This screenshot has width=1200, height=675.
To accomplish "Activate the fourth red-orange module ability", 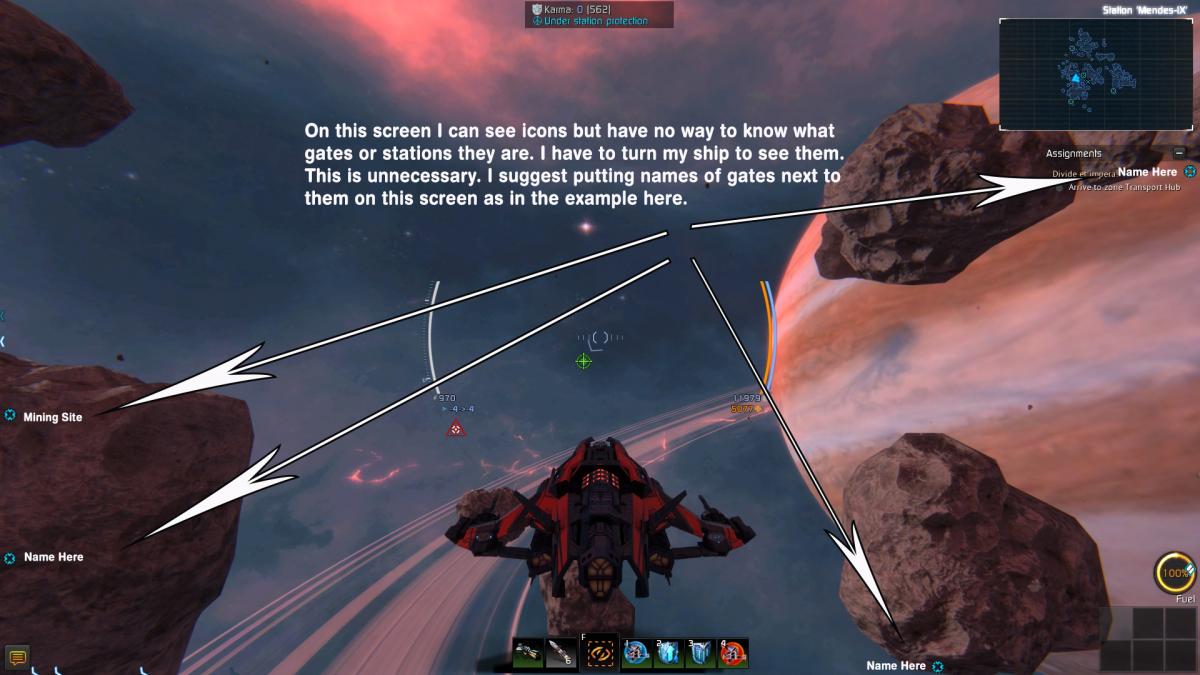I will pos(733,653).
